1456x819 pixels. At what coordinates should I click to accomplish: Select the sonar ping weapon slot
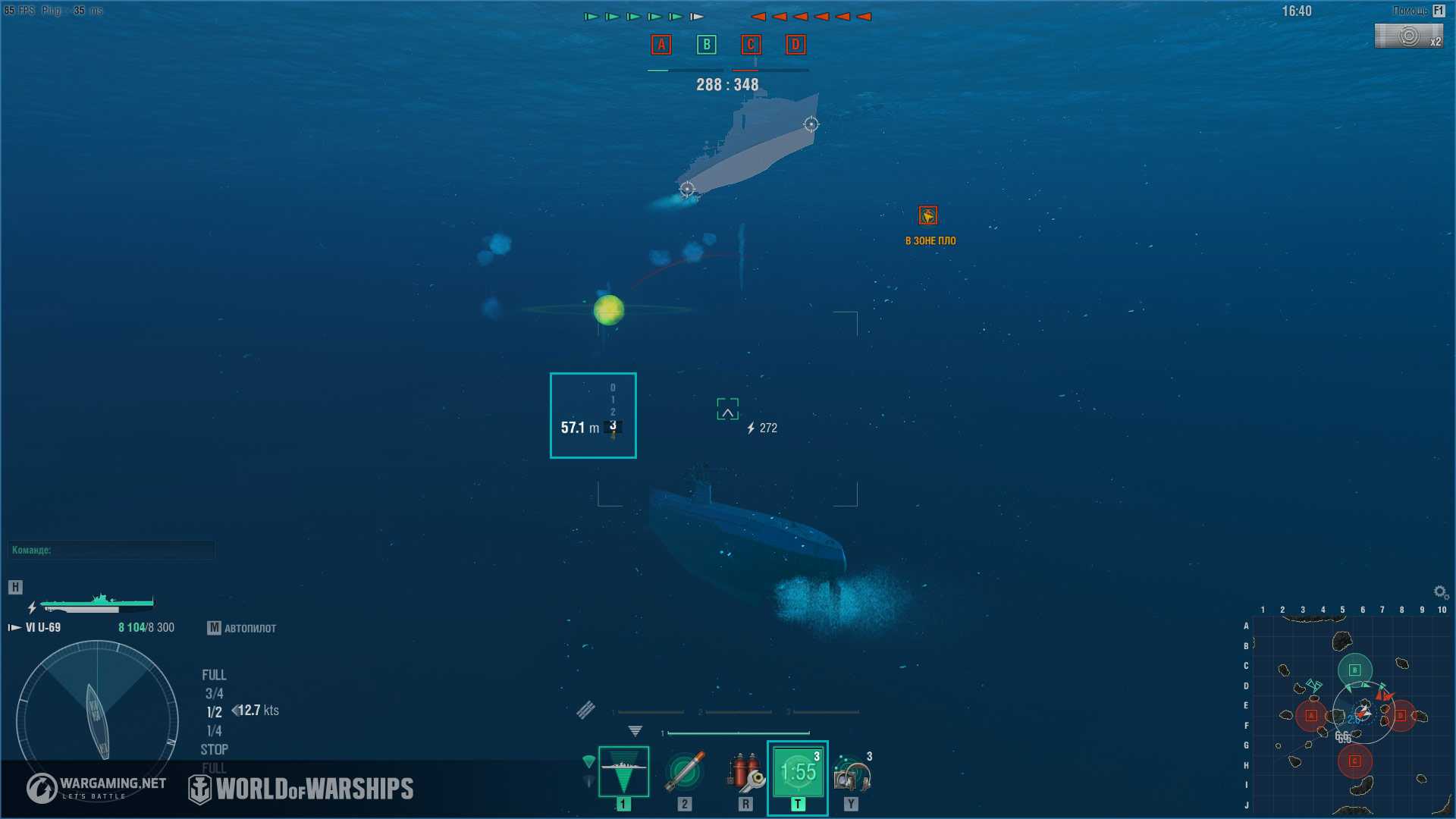click(623, 772)
